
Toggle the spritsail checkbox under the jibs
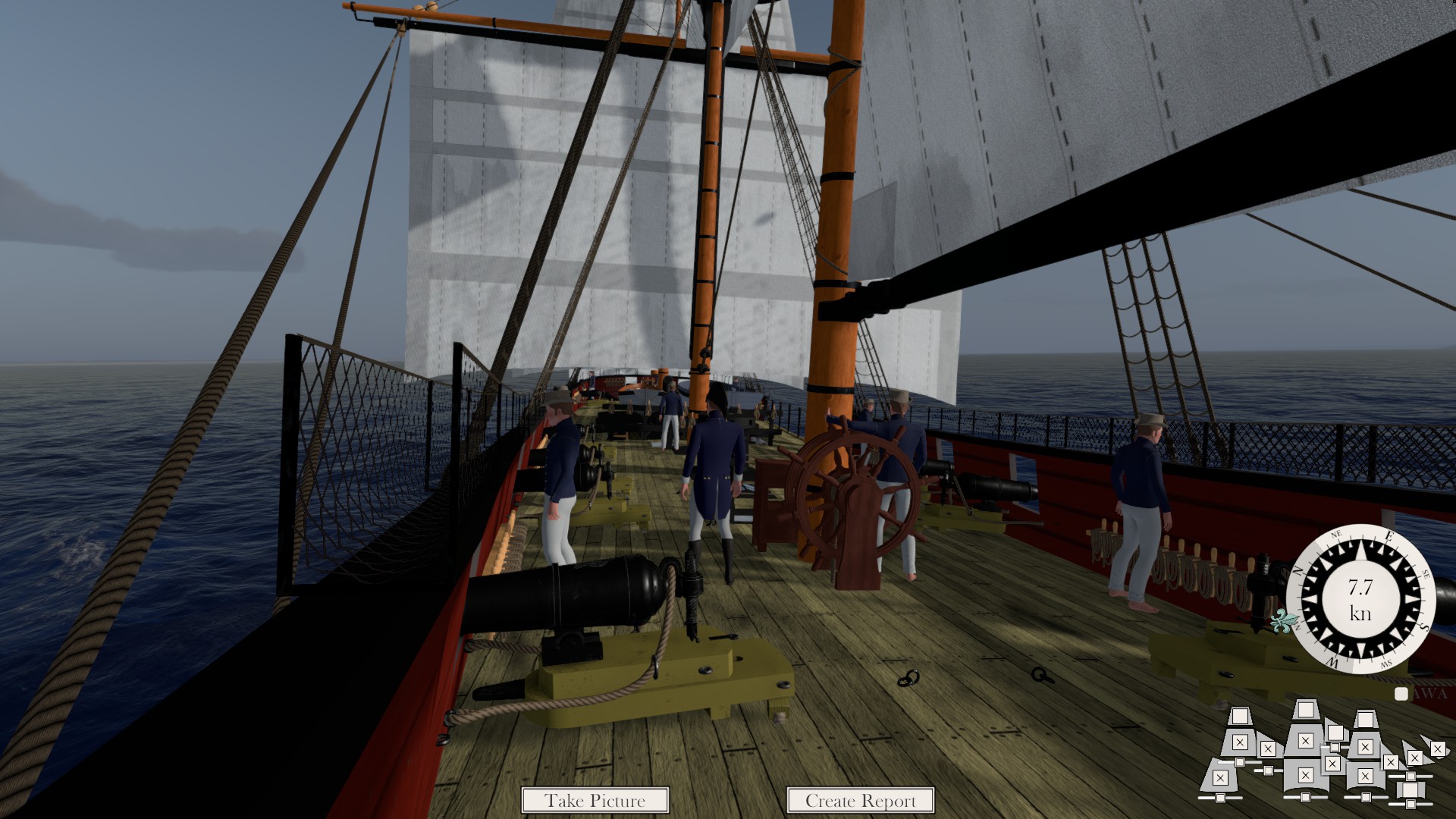pos(1410,790)
